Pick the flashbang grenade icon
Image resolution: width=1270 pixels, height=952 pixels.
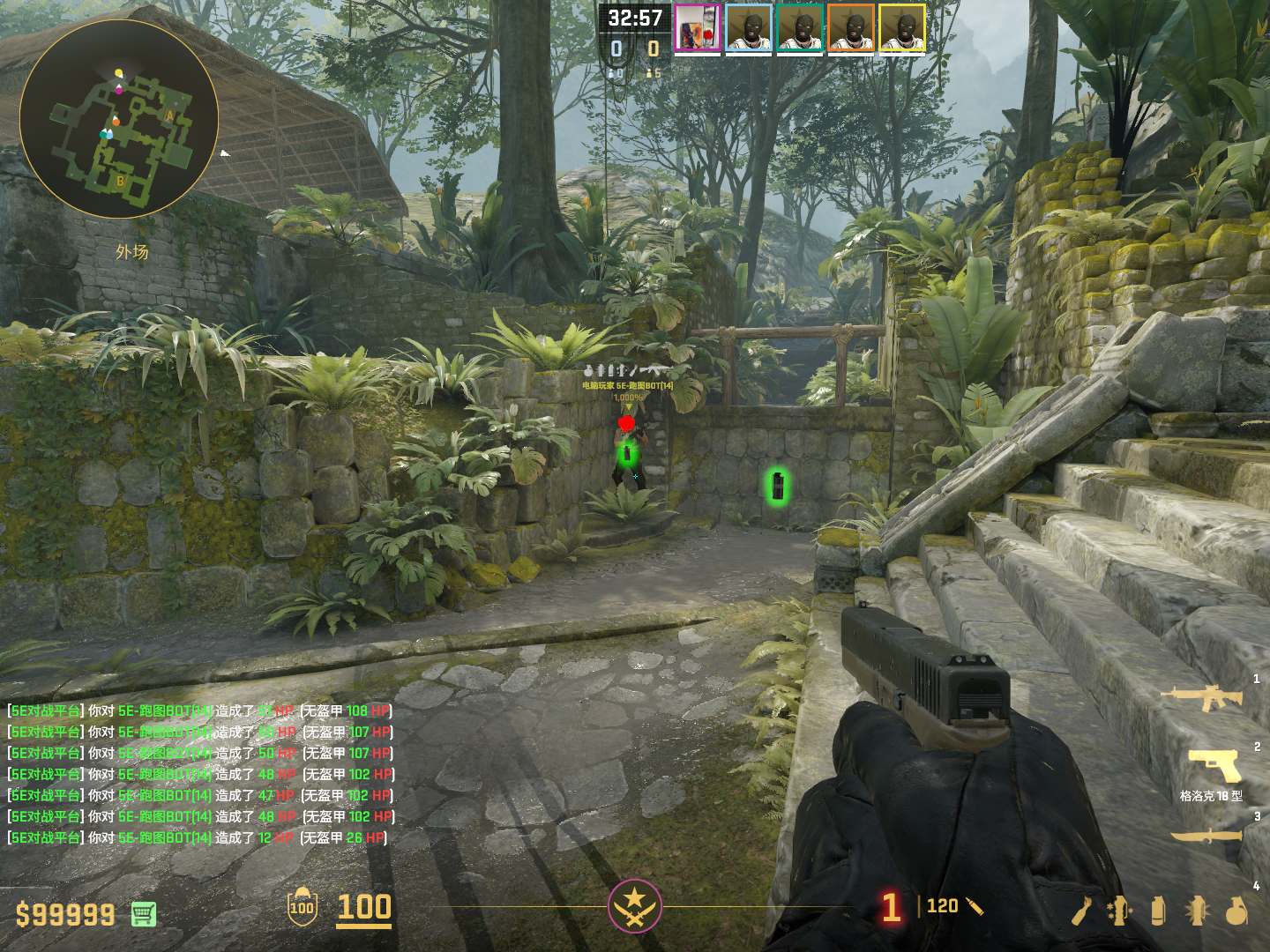pos(1197,911)
